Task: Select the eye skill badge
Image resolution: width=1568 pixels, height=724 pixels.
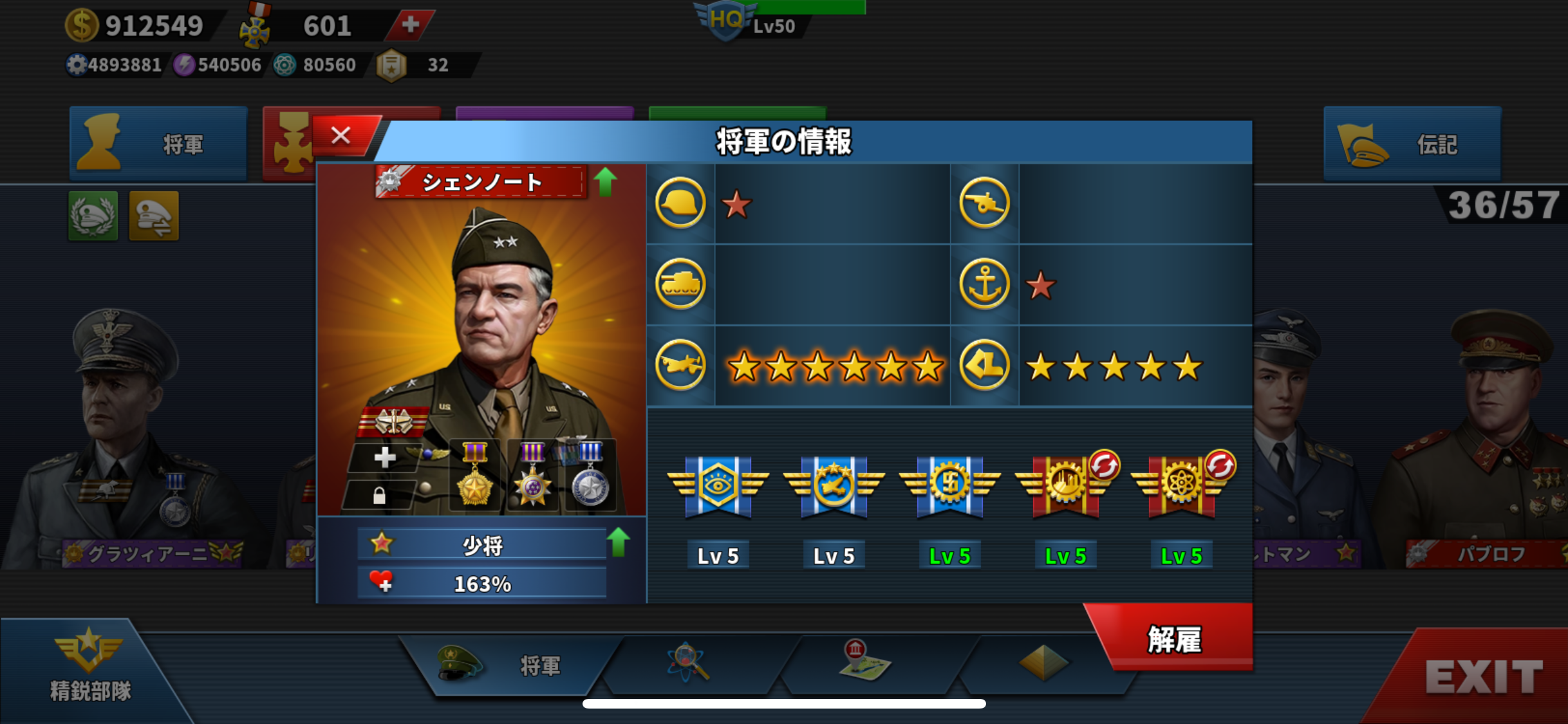Action: (x=718, y=487)
